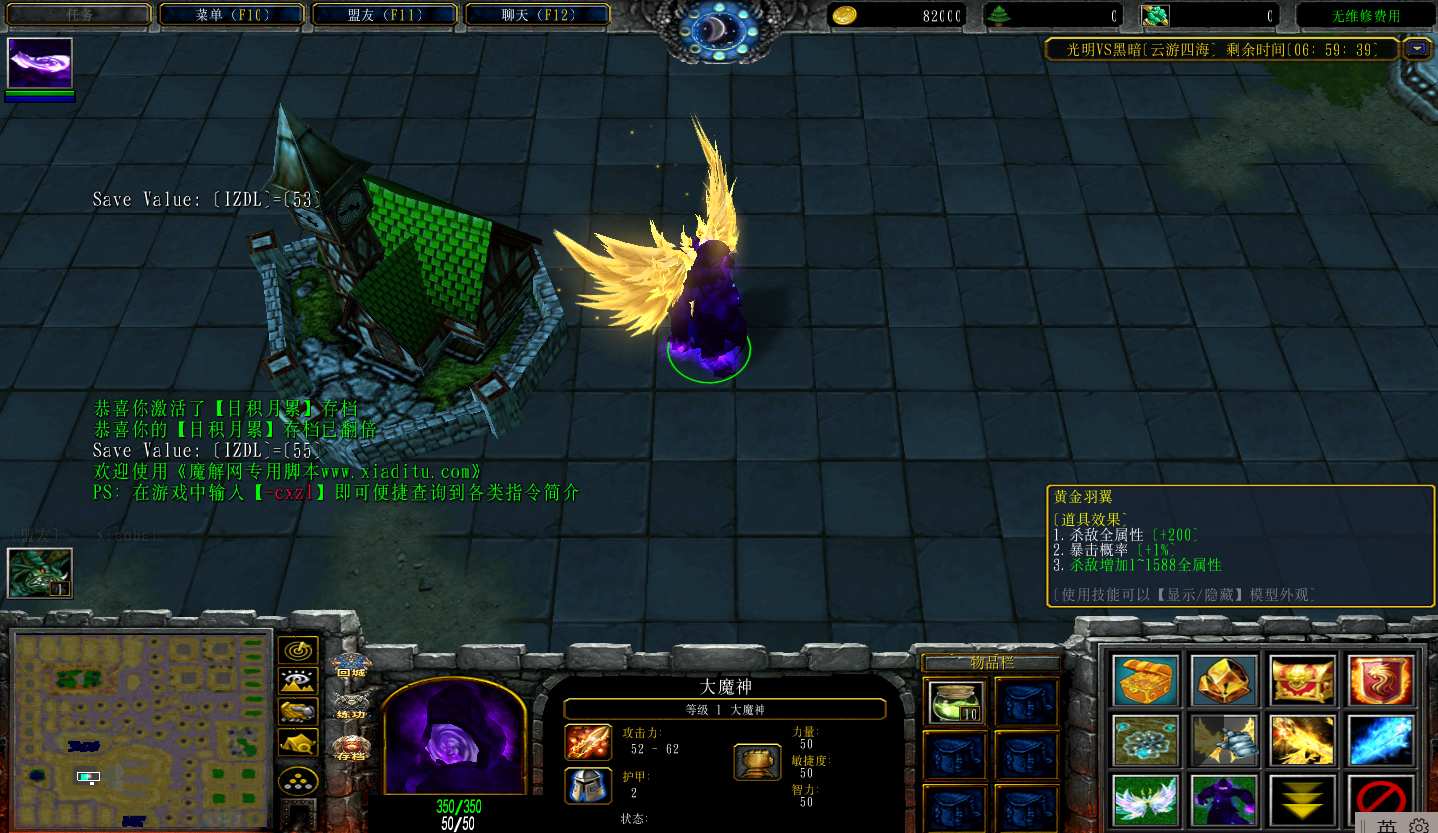Use the red lion shield ability
Image resolution: width=1438 pixels, height=833 pixels.
pos(1381,680)
